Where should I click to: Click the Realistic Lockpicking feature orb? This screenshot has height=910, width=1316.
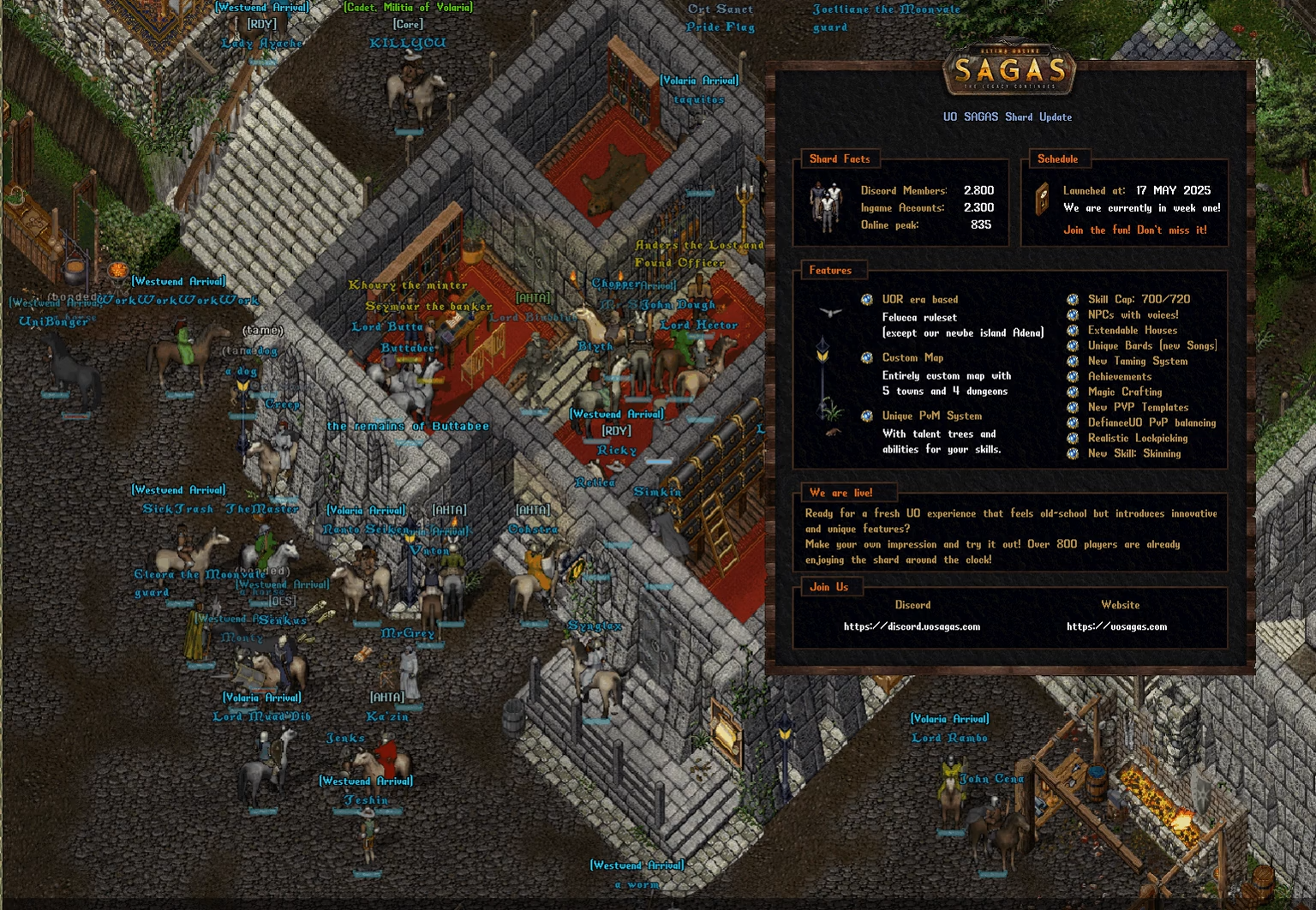tap(1071, 438)
